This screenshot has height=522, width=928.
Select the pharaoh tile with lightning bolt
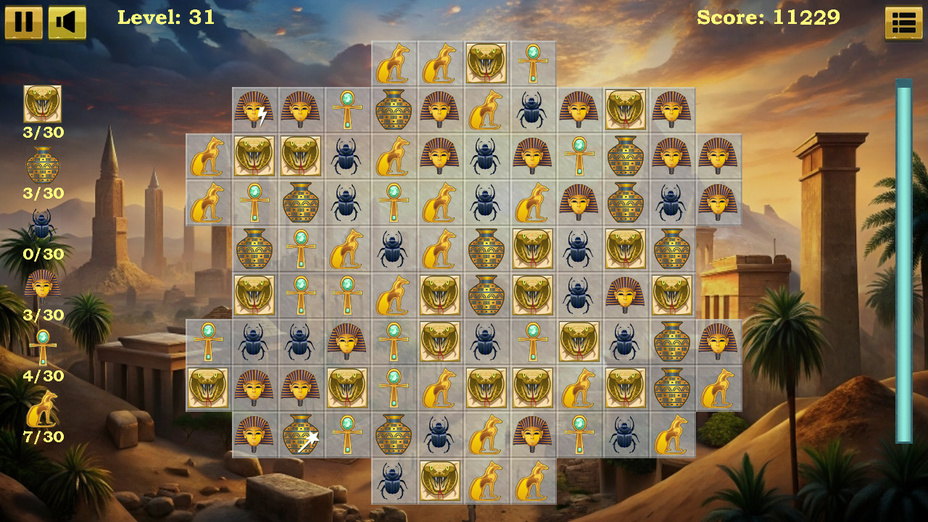254,109
